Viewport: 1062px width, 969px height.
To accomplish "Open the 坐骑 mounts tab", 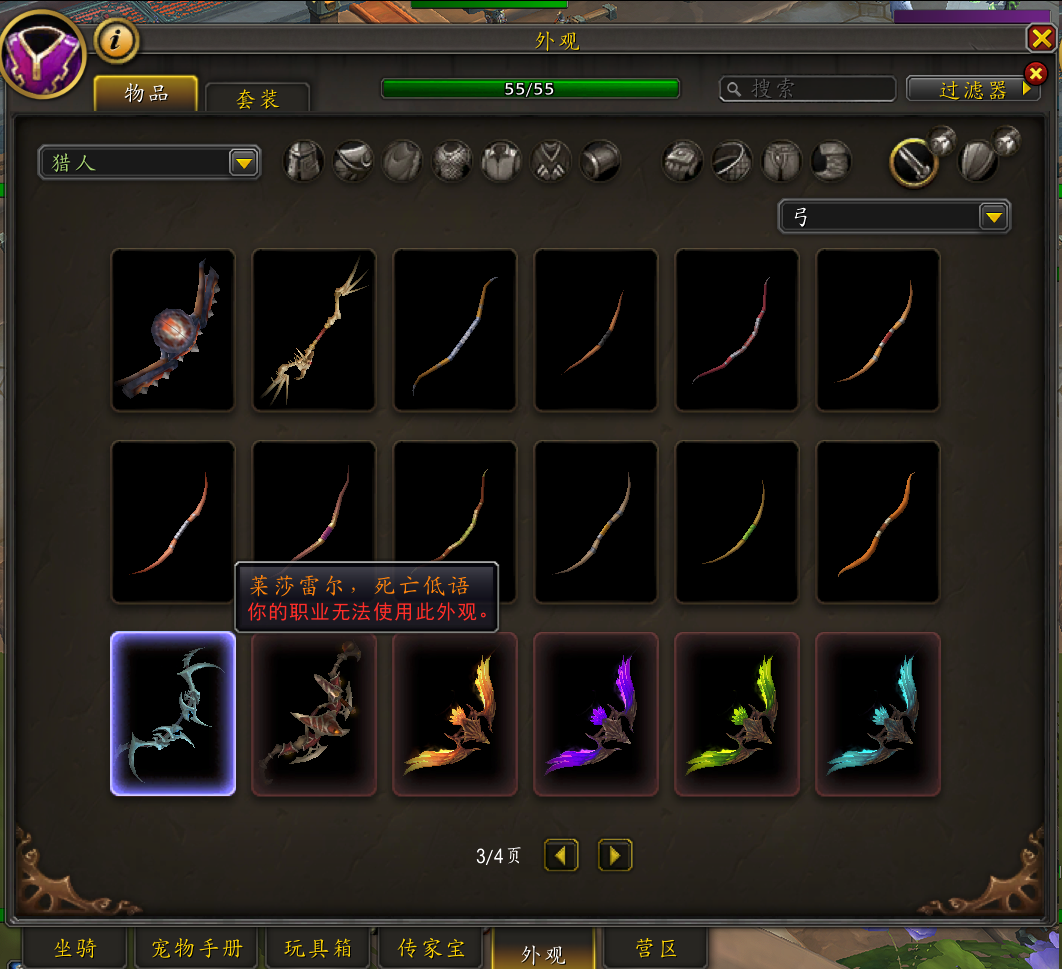I will [76, 948].
